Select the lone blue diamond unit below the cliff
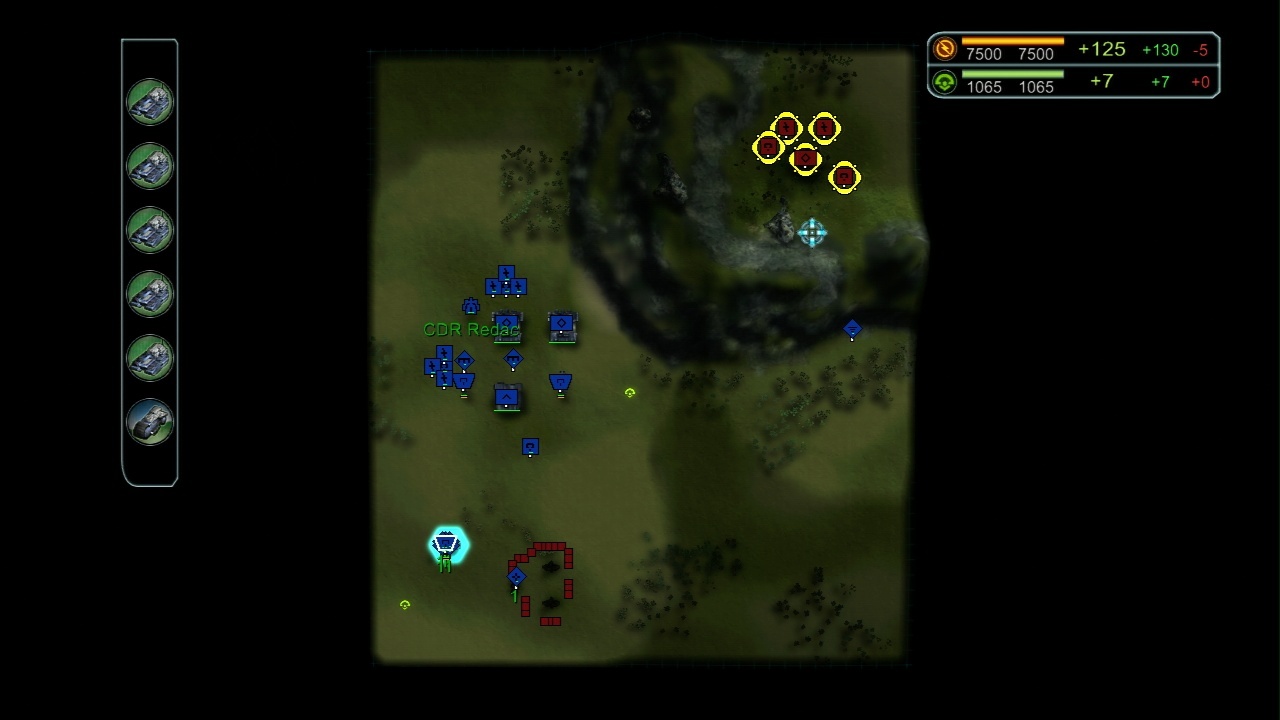The width and height of the screenshot is (1280, 720). point(852,329)
